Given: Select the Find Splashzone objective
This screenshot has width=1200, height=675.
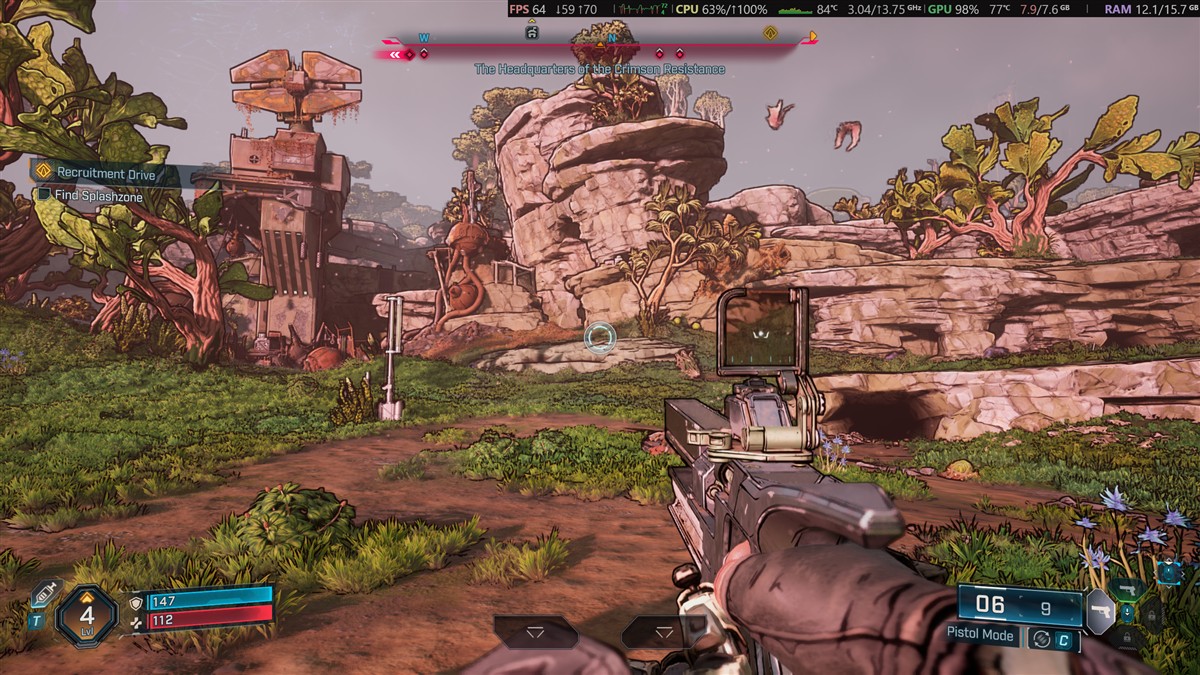Looking at the screenshot, I should pyautogui.click(x=98, y=197).
